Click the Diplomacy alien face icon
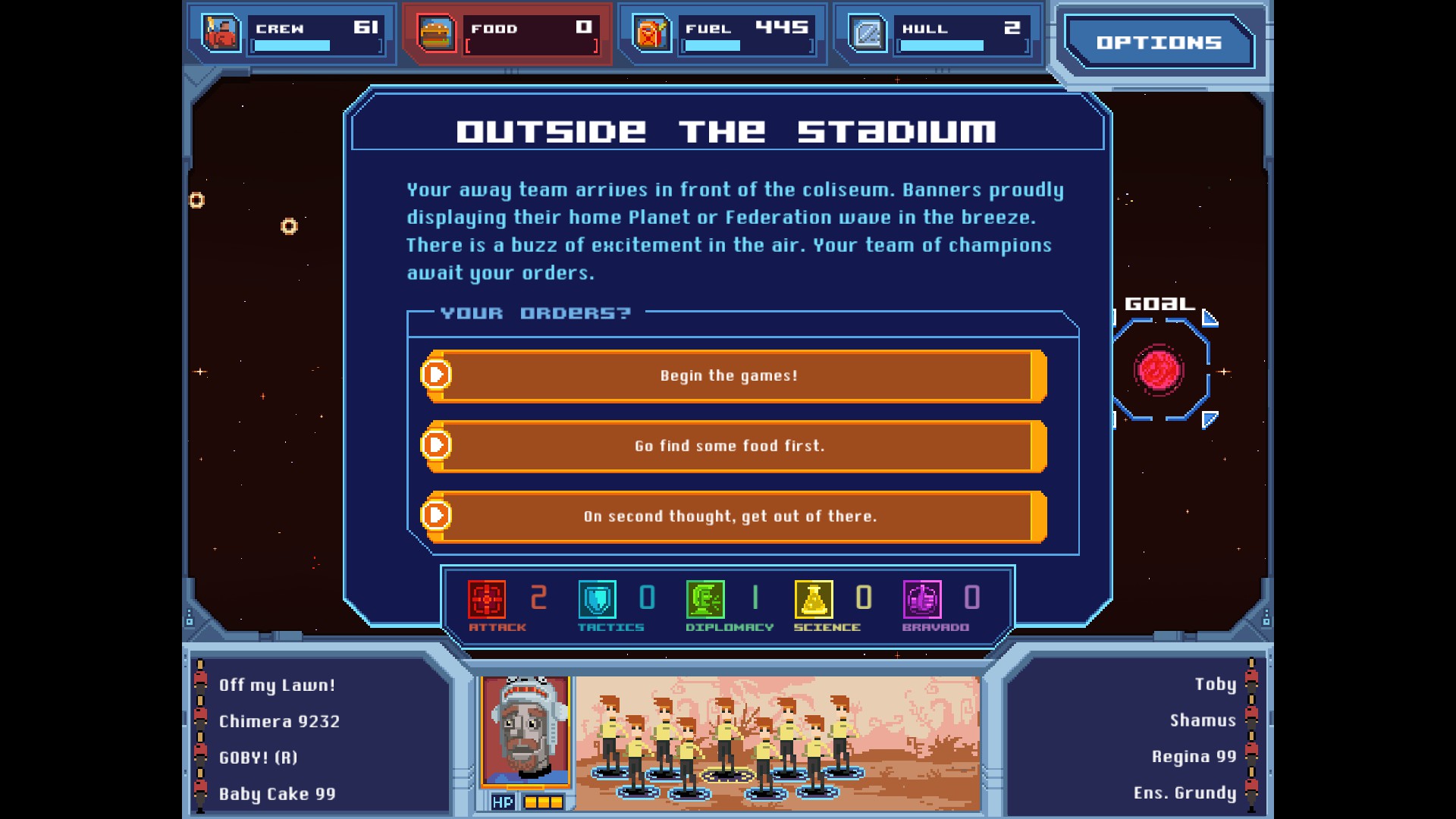This screenshot has width=1456, height=819. tap(706, 598)
